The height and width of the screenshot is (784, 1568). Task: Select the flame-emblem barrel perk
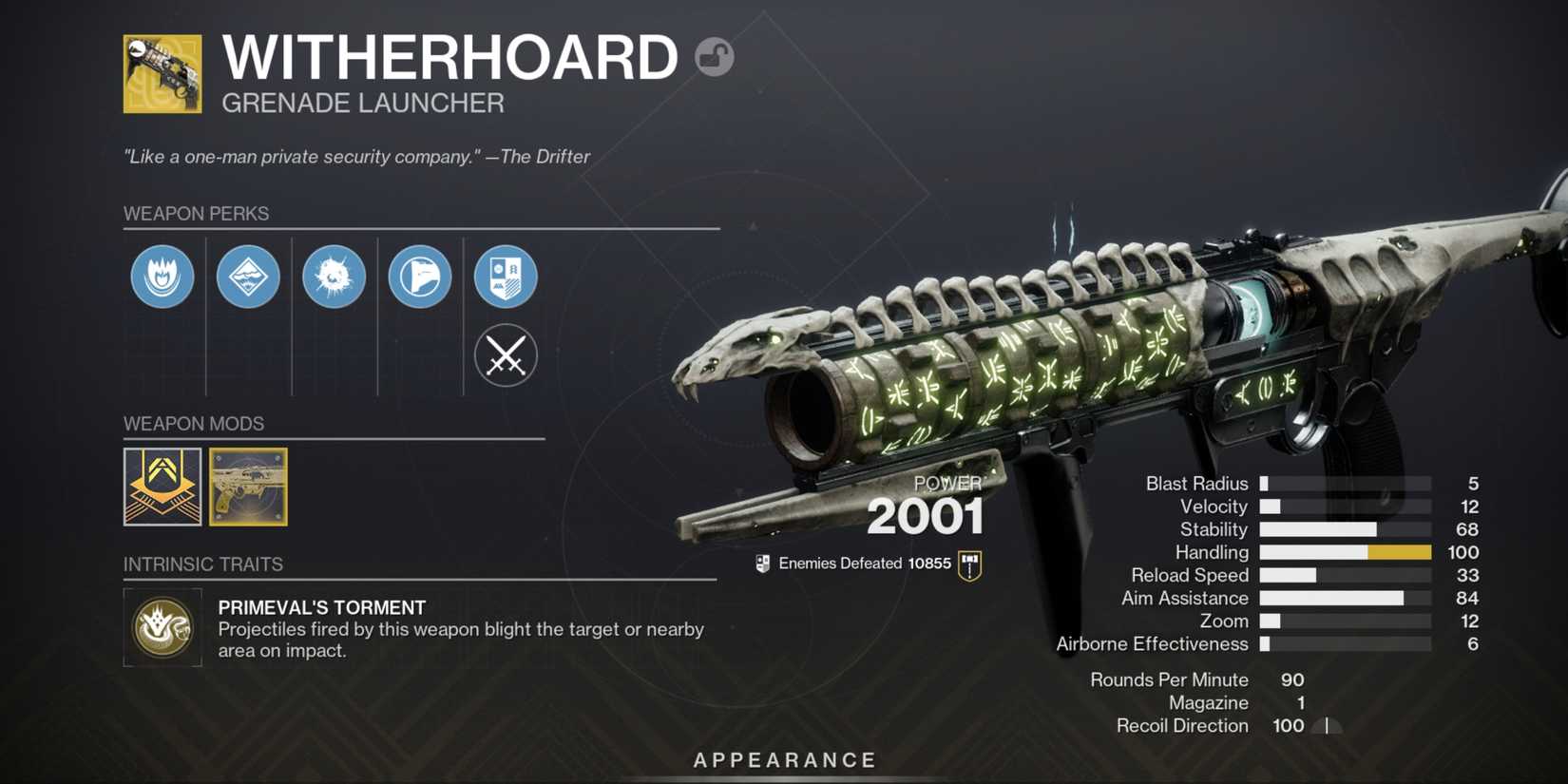click(x=162, y=277)
